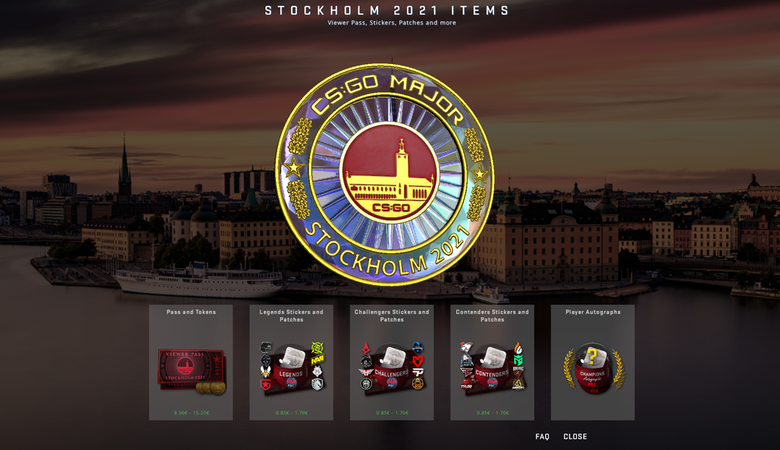Open the FAQ link

542,437
